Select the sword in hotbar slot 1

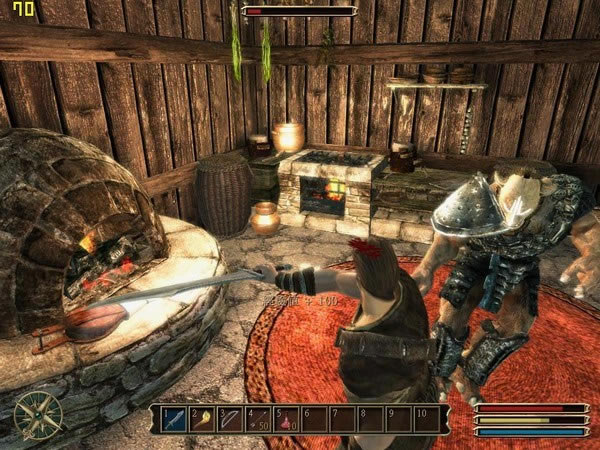(x=175, y=418)
